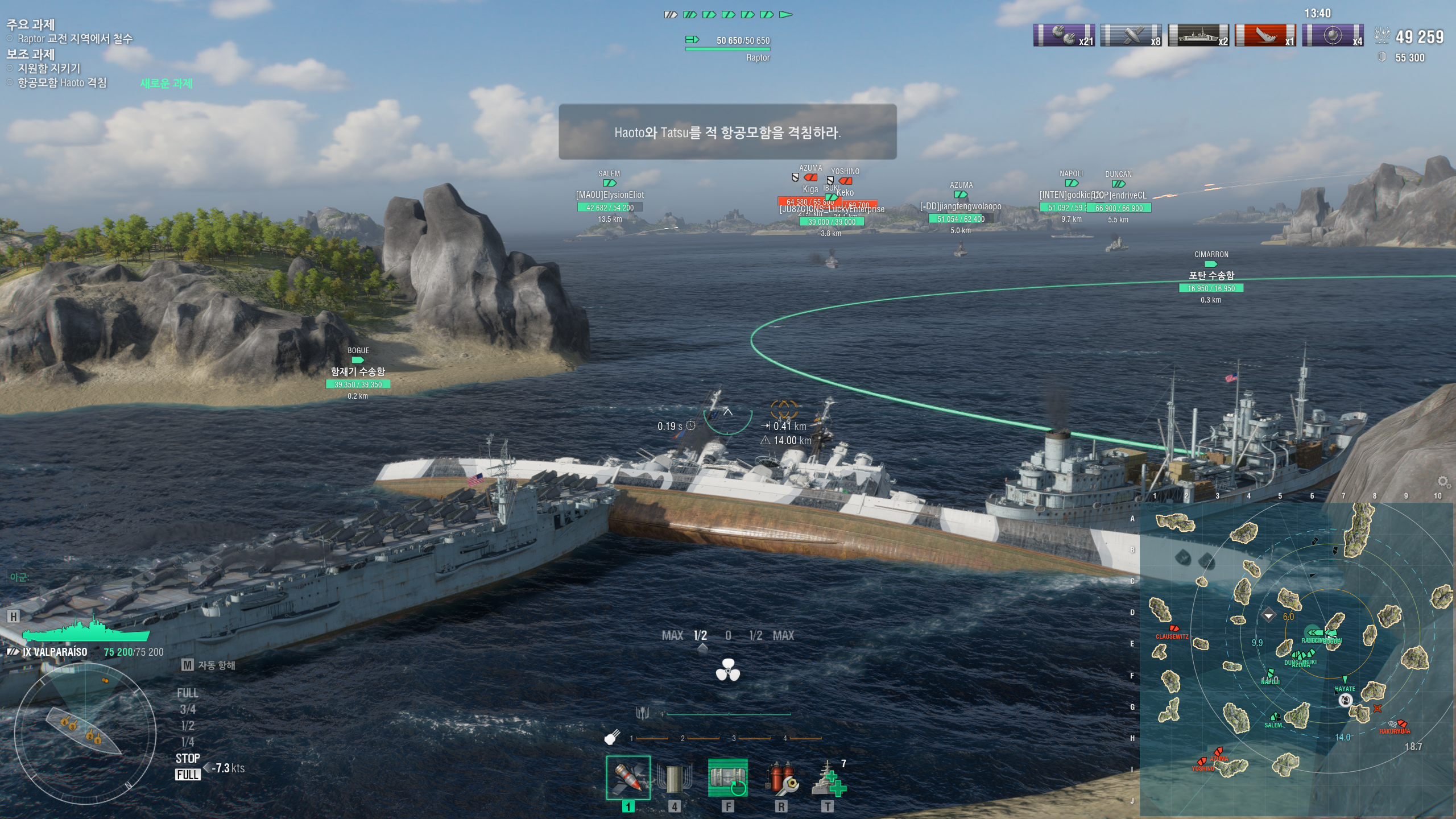Click the shell-hit ribbon x8
Viewport: 1456px width, 819px height.
[1131, 35]
